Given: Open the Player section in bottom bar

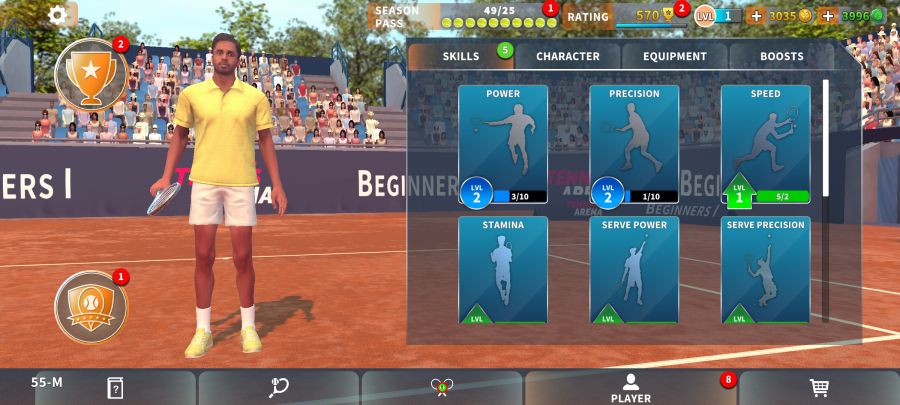Looking at the screenshot, I should 630,388.
